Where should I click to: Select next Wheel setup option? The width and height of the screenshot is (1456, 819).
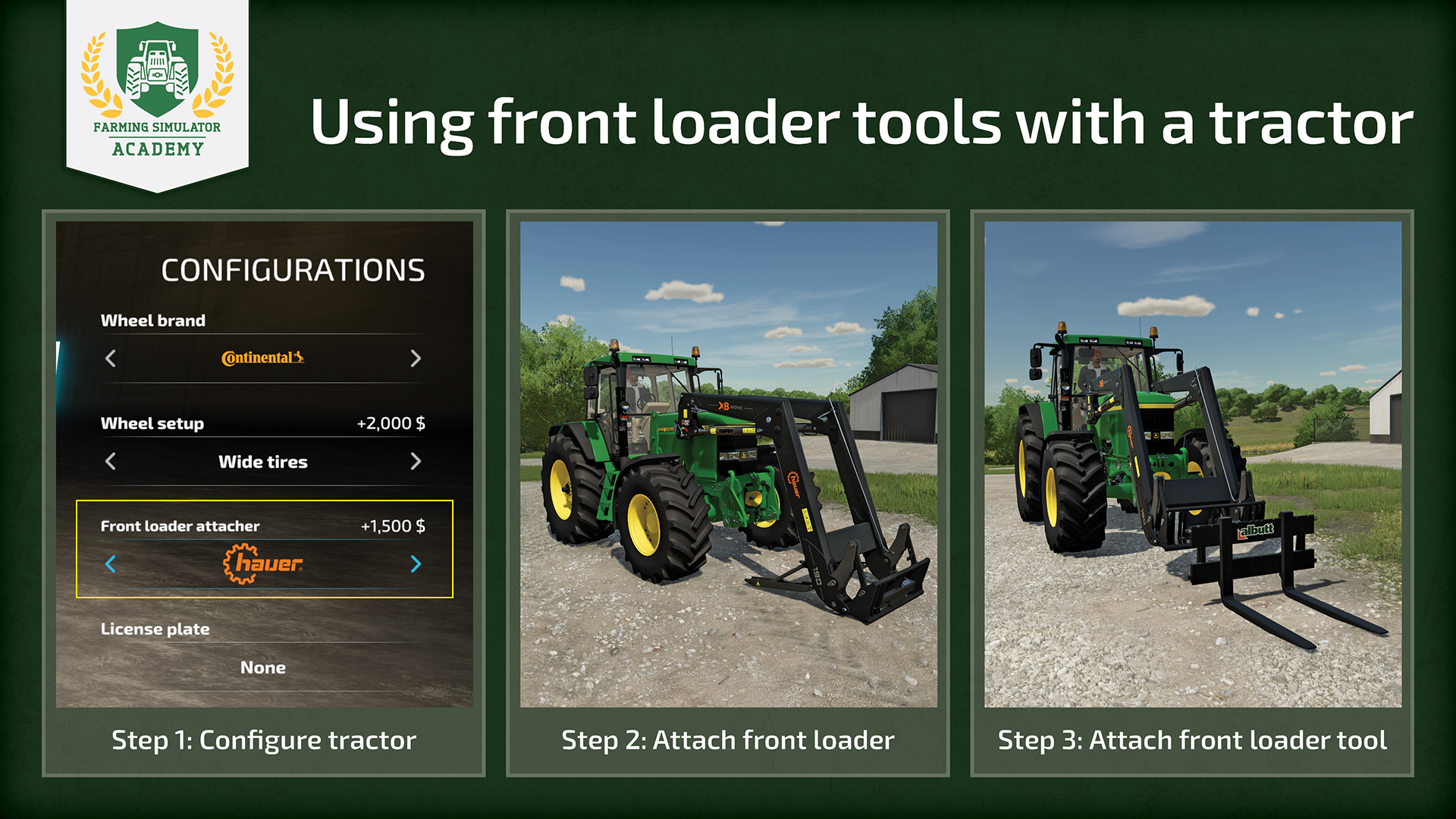[415, 461]
